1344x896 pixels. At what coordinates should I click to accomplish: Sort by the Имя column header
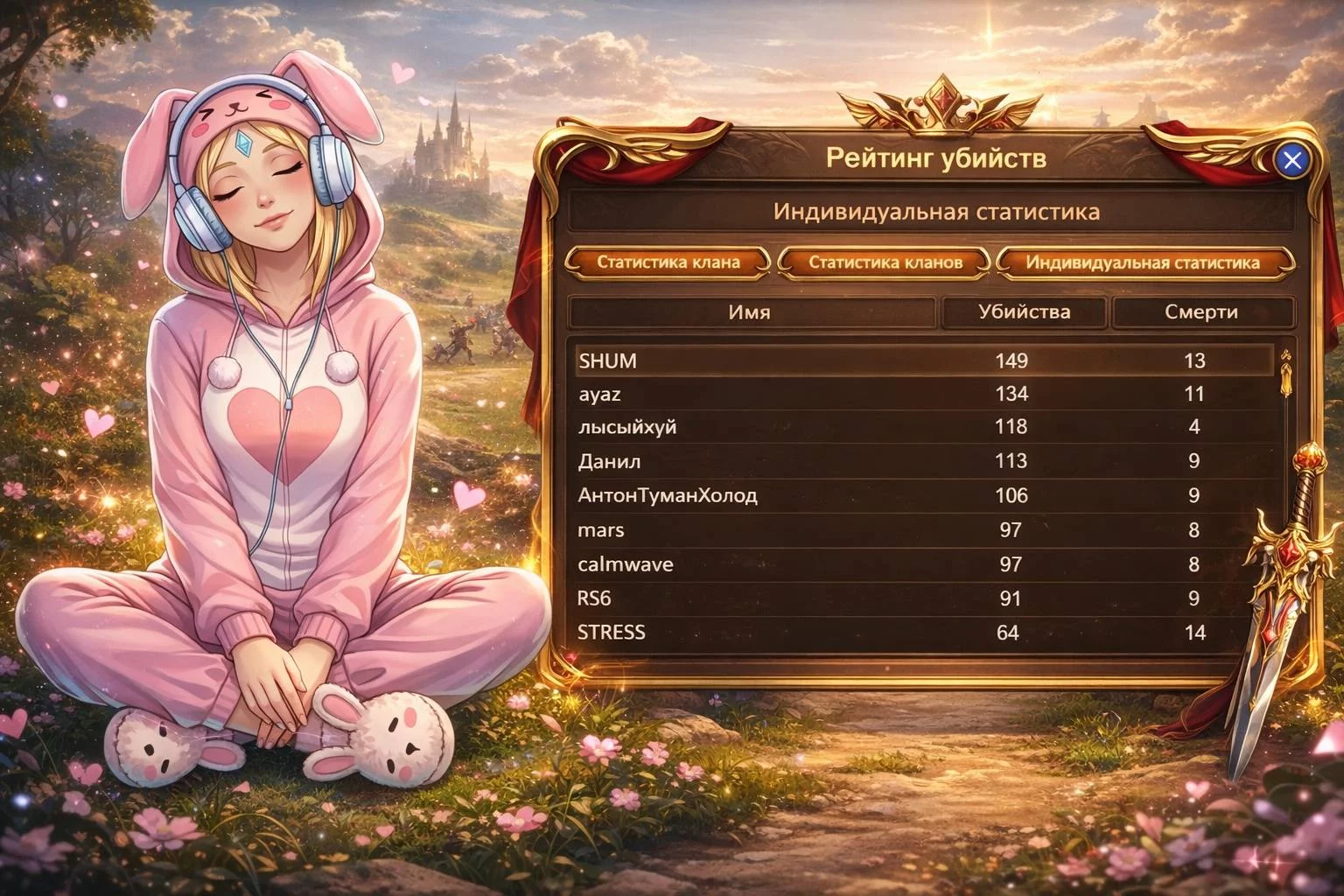tap(750, 312)
